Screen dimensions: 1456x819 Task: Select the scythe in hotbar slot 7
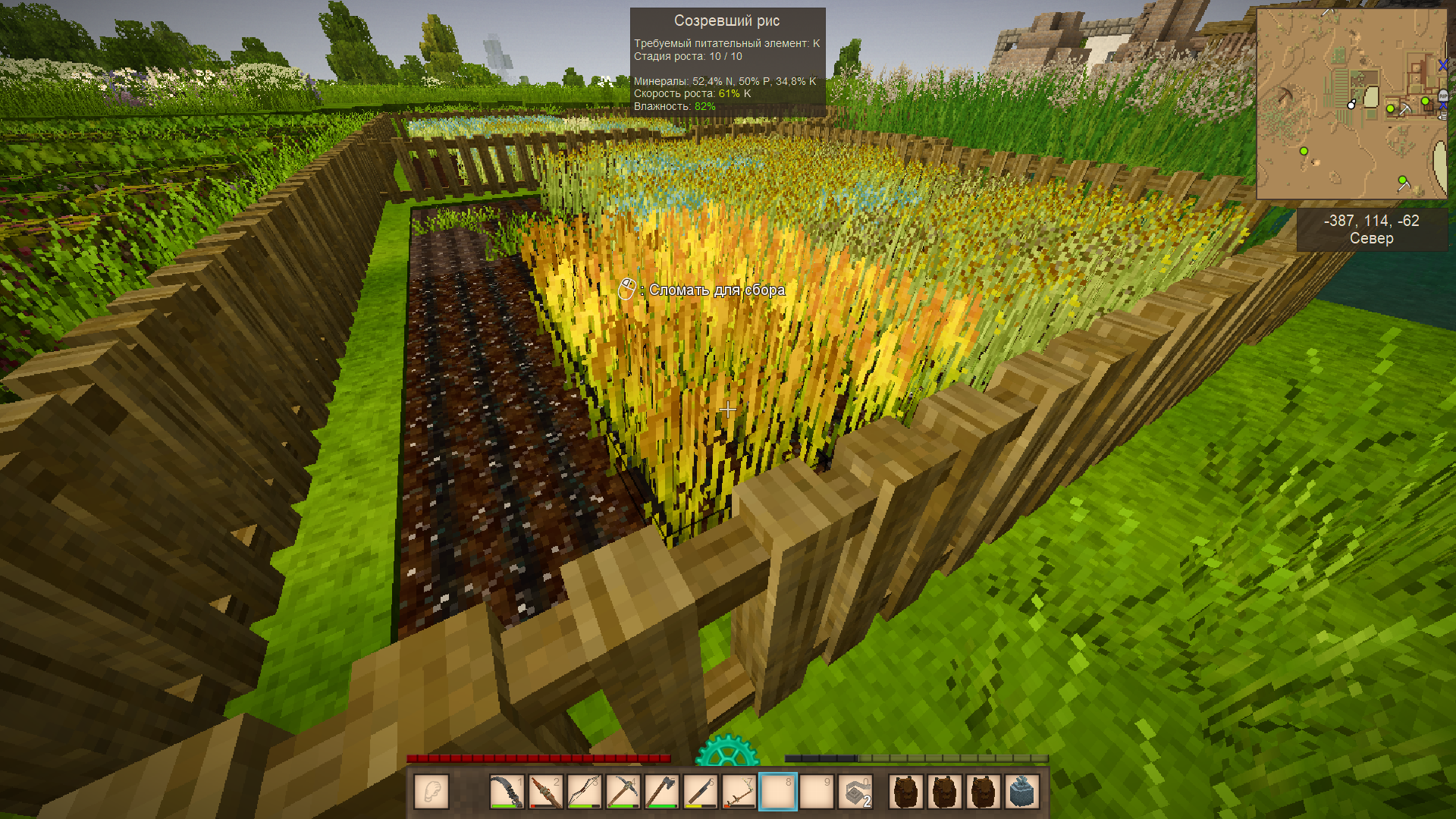(739, 792)
